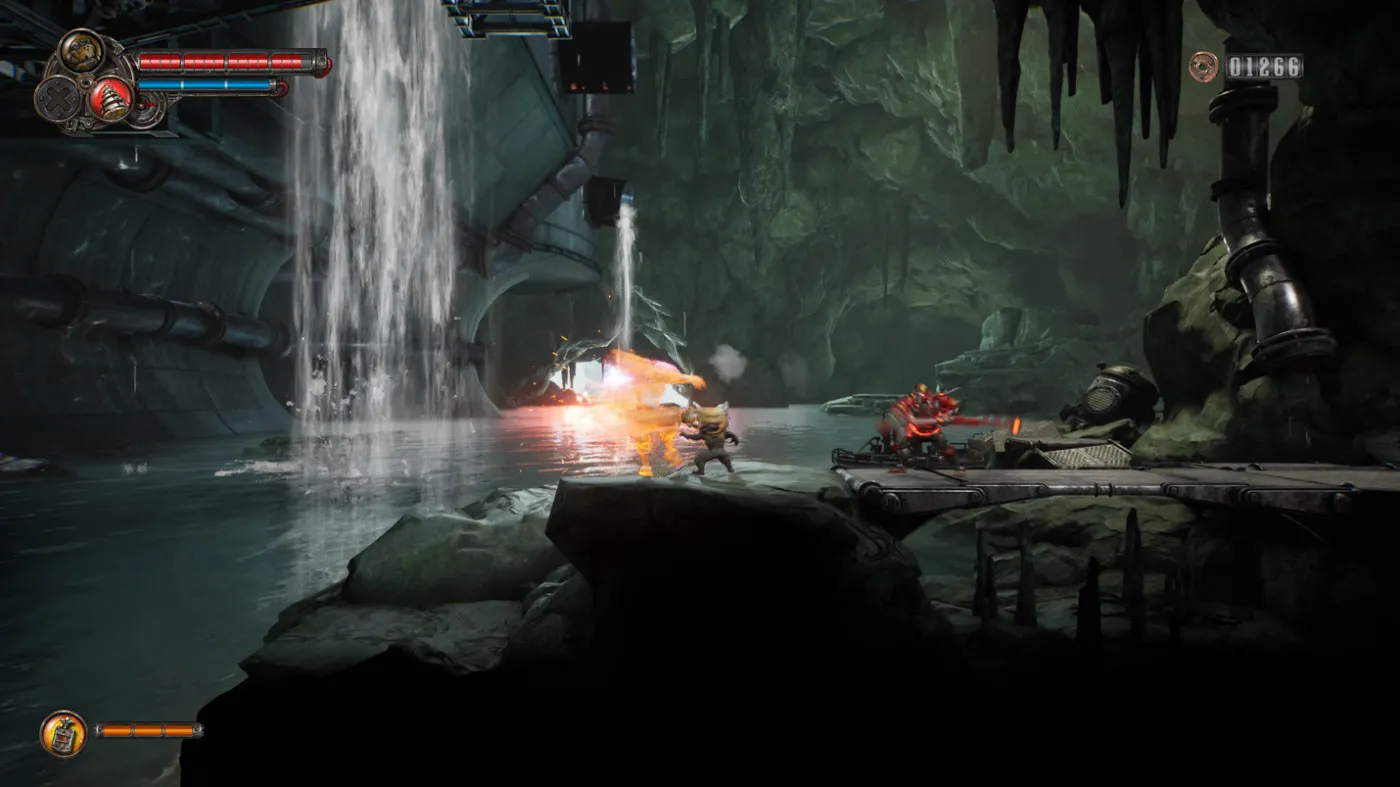Click the copper coin currency icon
This screenshot has height=787, width=1400.
click(1204, 67)
